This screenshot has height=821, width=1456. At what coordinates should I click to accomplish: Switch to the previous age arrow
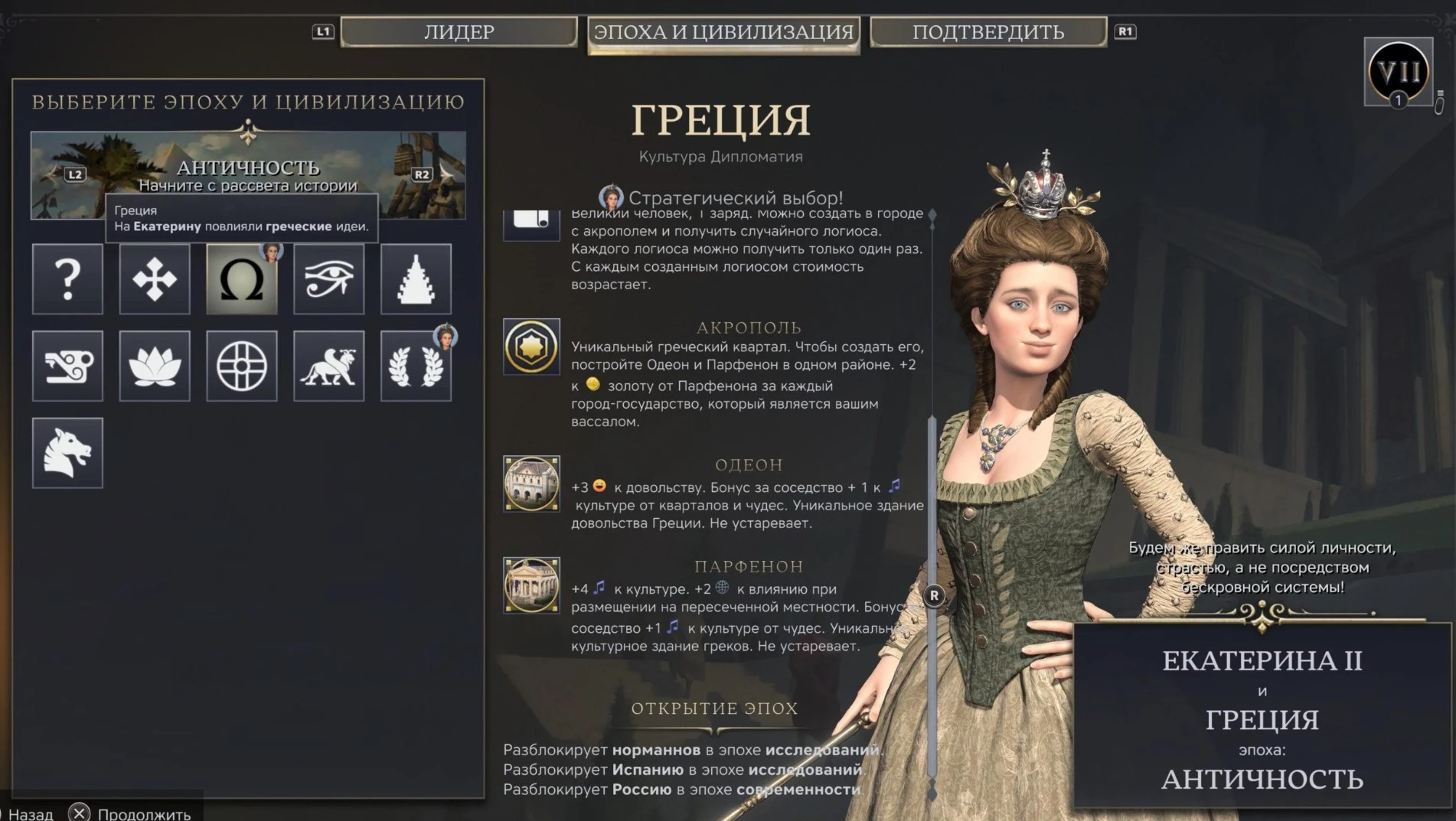pos(54,174)
